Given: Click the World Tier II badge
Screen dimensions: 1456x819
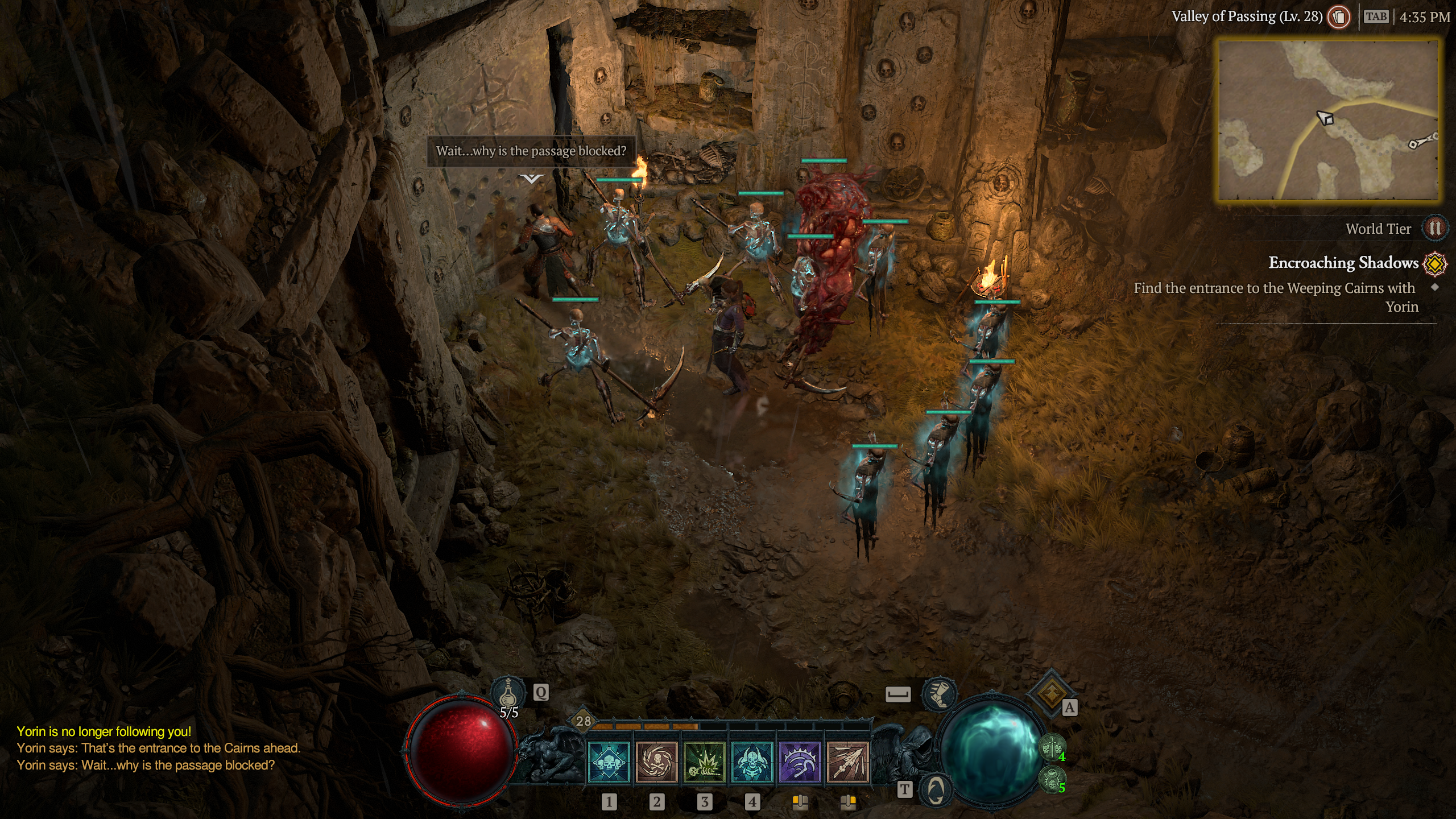Looking at the screenshot, I should pyautogui.click(x=1434, y=229).
